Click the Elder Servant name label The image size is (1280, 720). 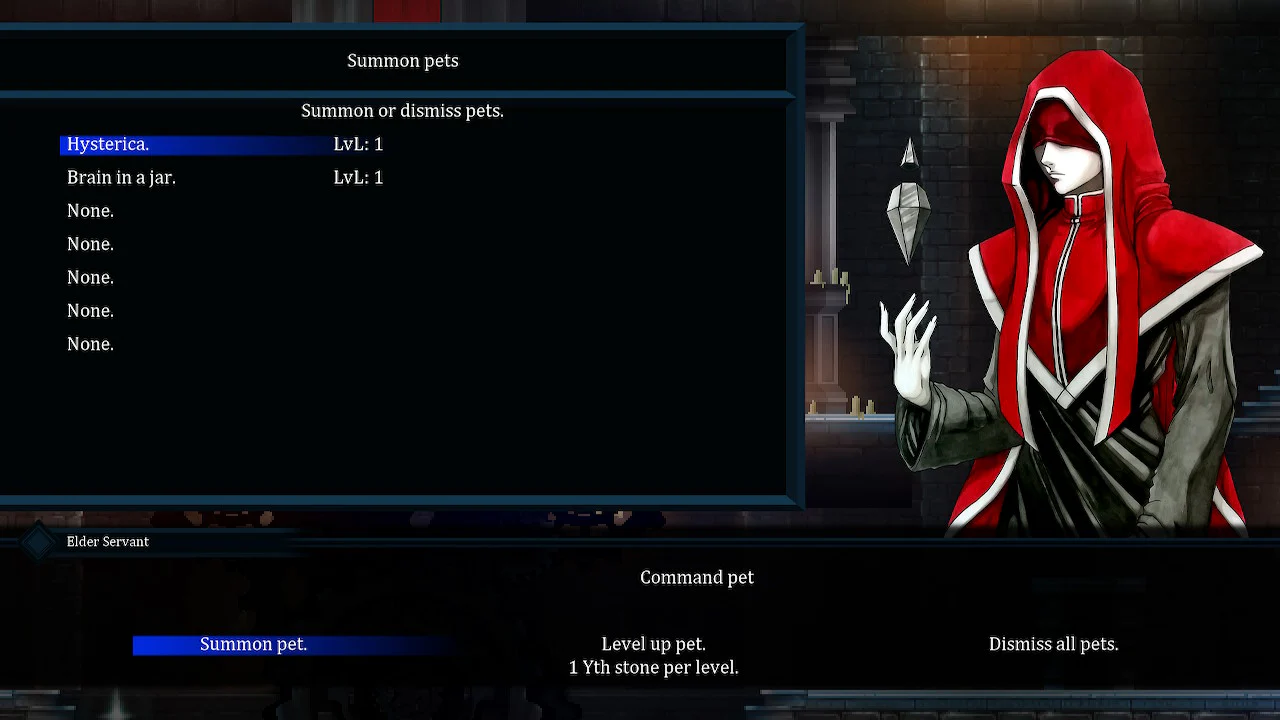(x=107, y=541)
